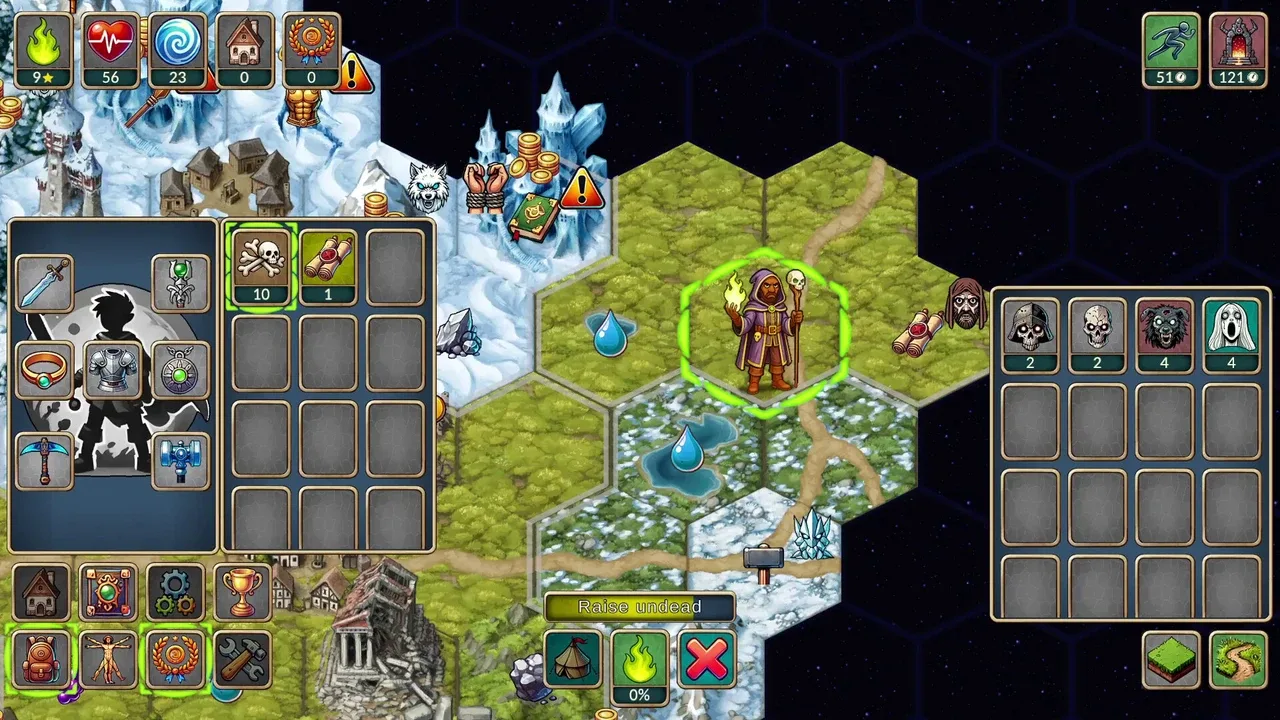Open the laurel medal button

pos(175,659)
